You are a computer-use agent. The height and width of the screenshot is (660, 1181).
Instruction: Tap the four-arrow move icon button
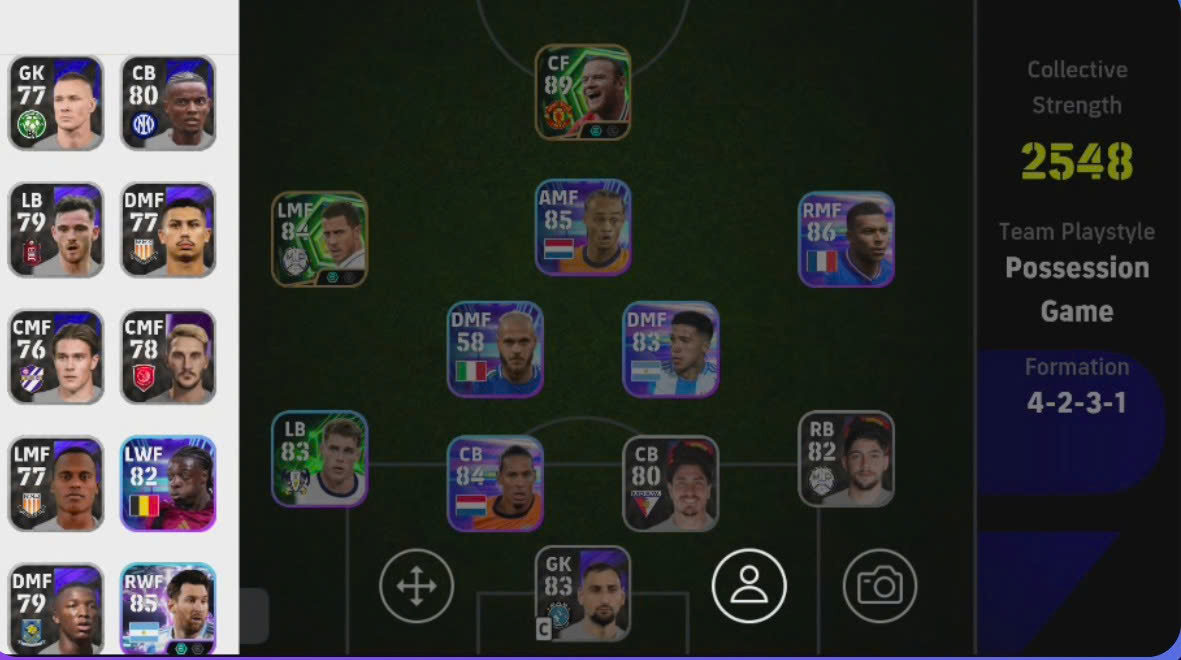417,586
